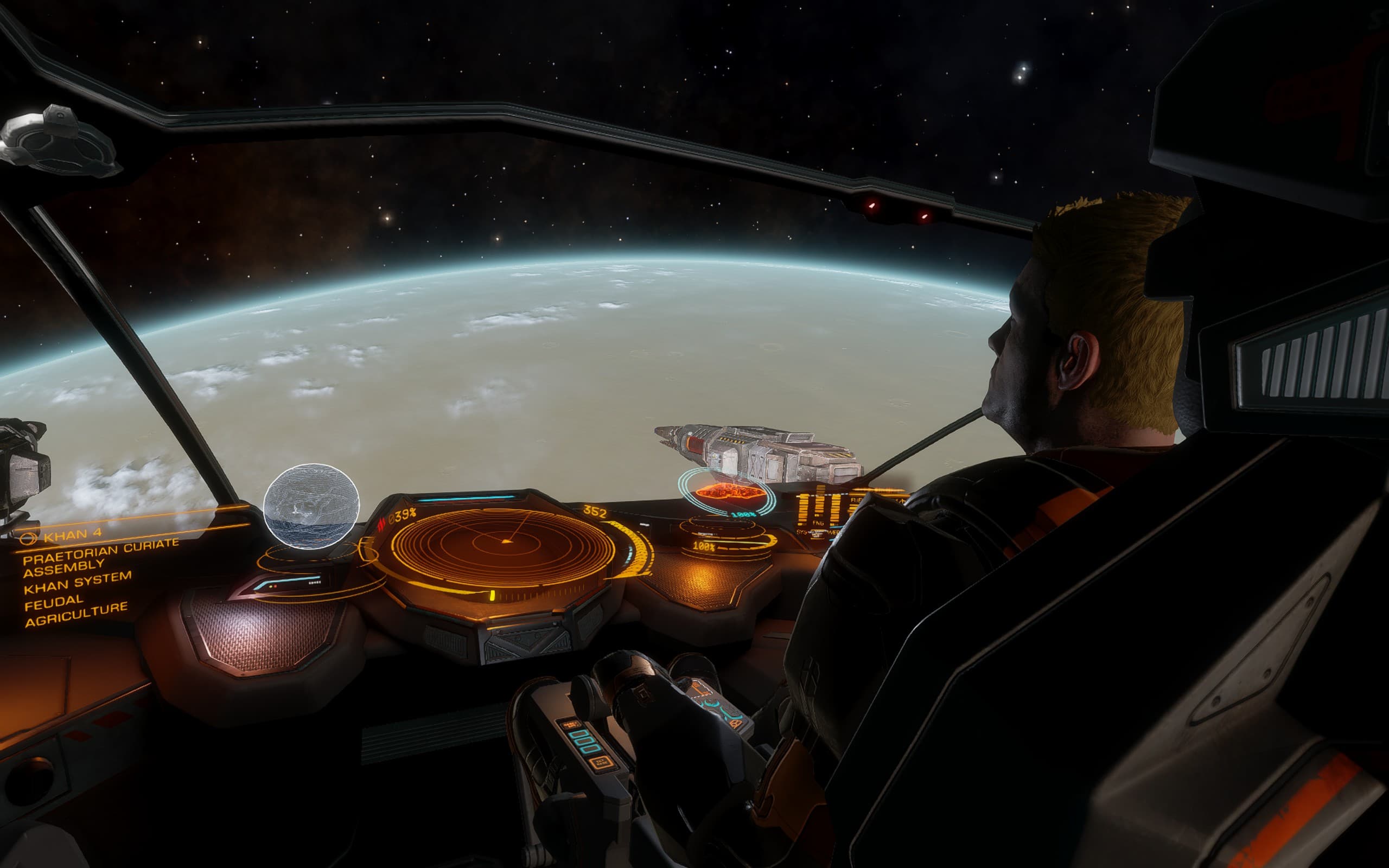Select the KHAN 4 target info header
This screenshot has height=868, width=1389.
(x=72, y=535)
